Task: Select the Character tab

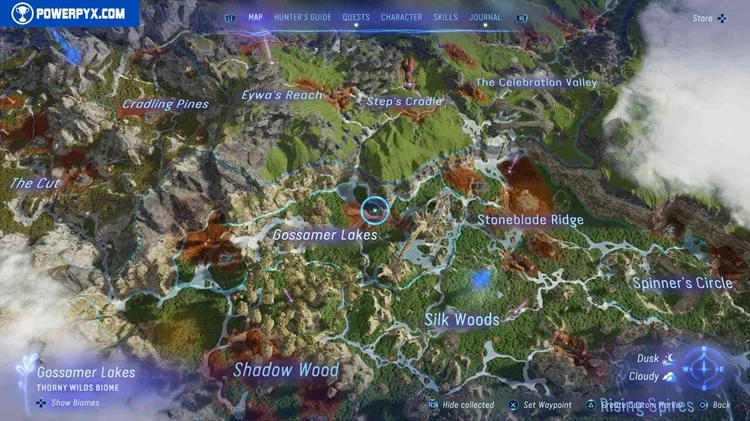Action: (401, 17)
